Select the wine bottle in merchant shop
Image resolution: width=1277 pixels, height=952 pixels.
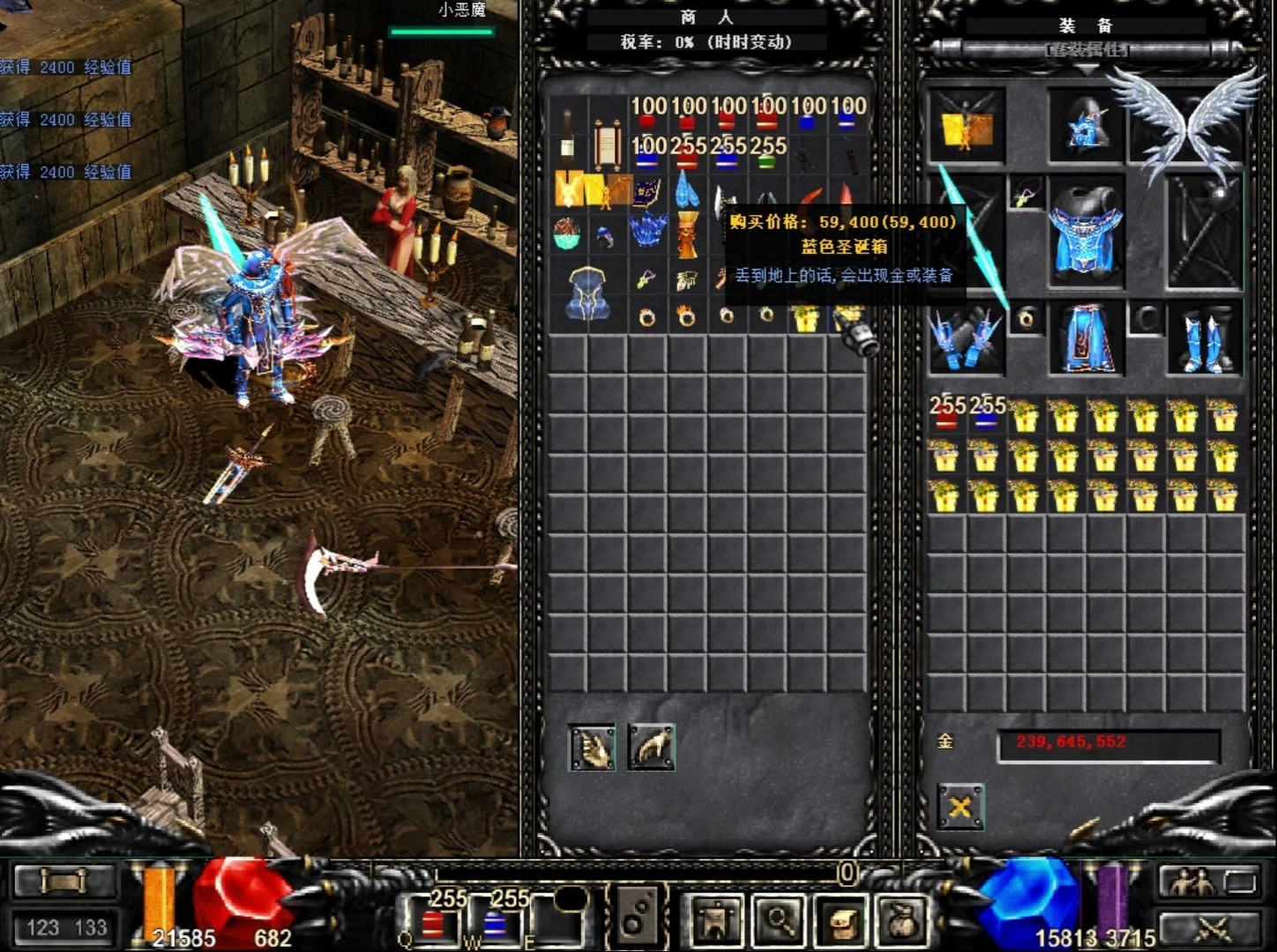click(567, 135)
